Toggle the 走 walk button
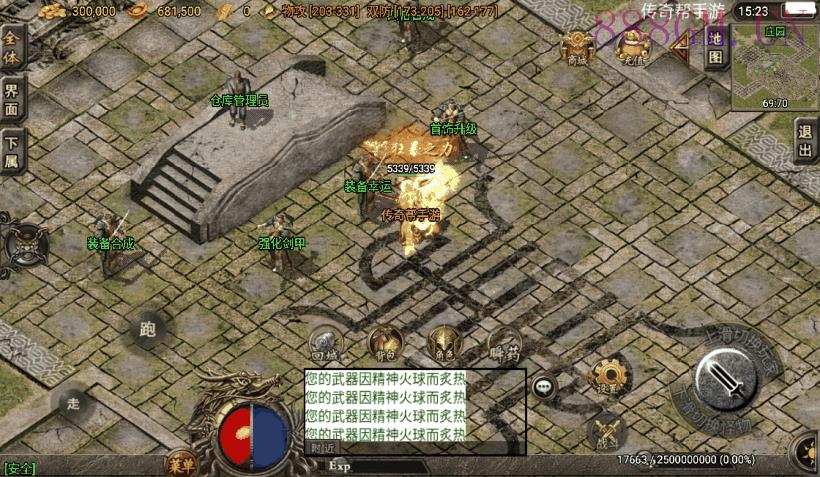This screenshot has width=820, height=477. coord(73,403)
